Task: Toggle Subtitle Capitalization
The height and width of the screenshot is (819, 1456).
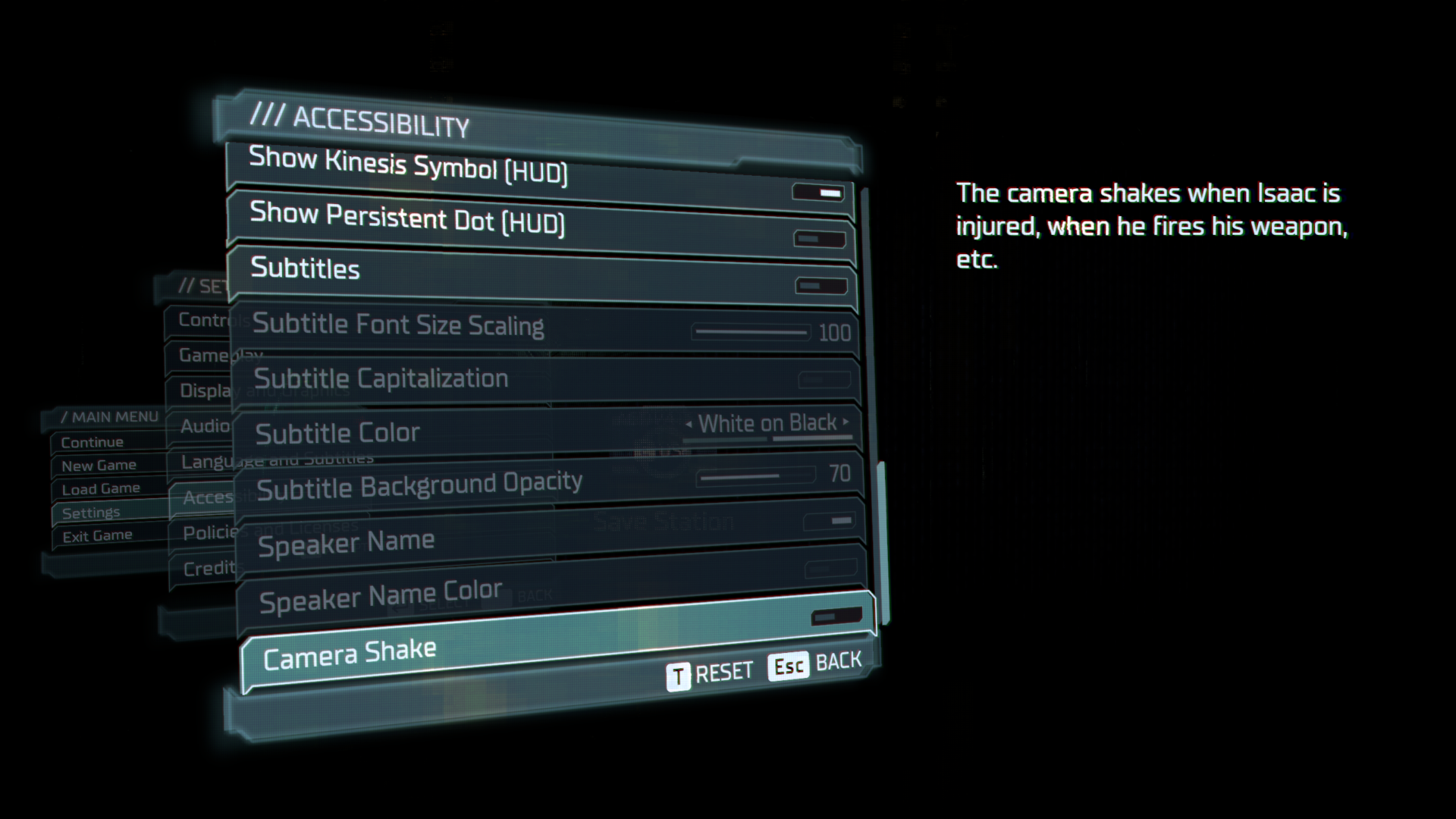Action: [823, 380]
